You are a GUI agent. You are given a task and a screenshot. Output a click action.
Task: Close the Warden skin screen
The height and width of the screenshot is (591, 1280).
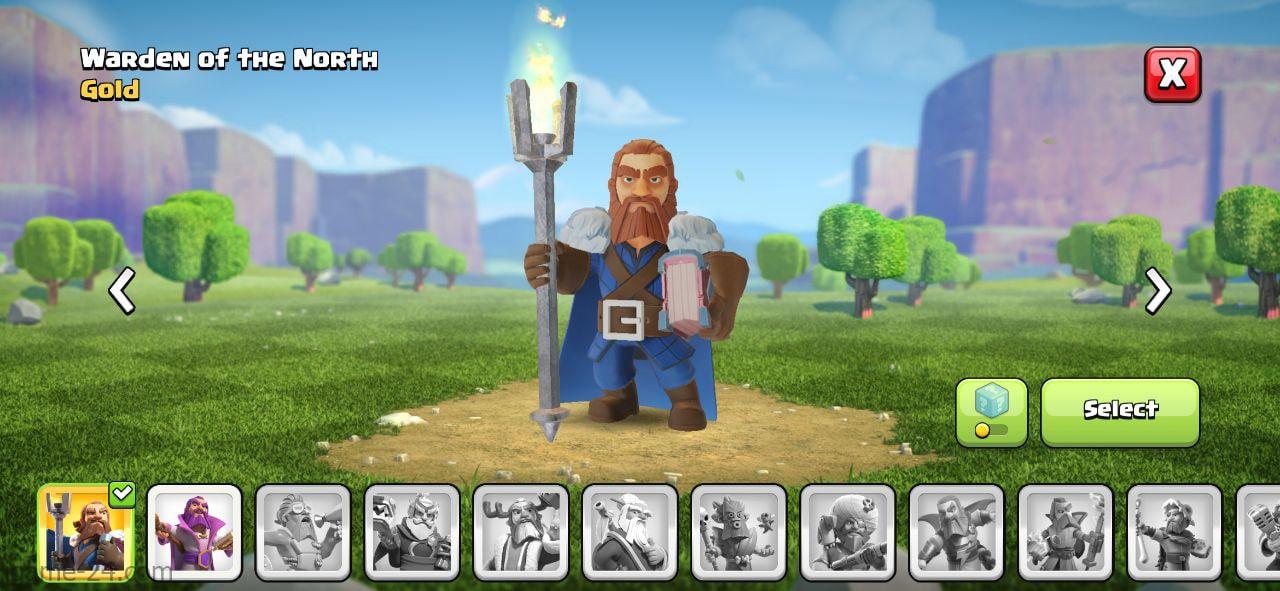click(x=1172, y=74)
